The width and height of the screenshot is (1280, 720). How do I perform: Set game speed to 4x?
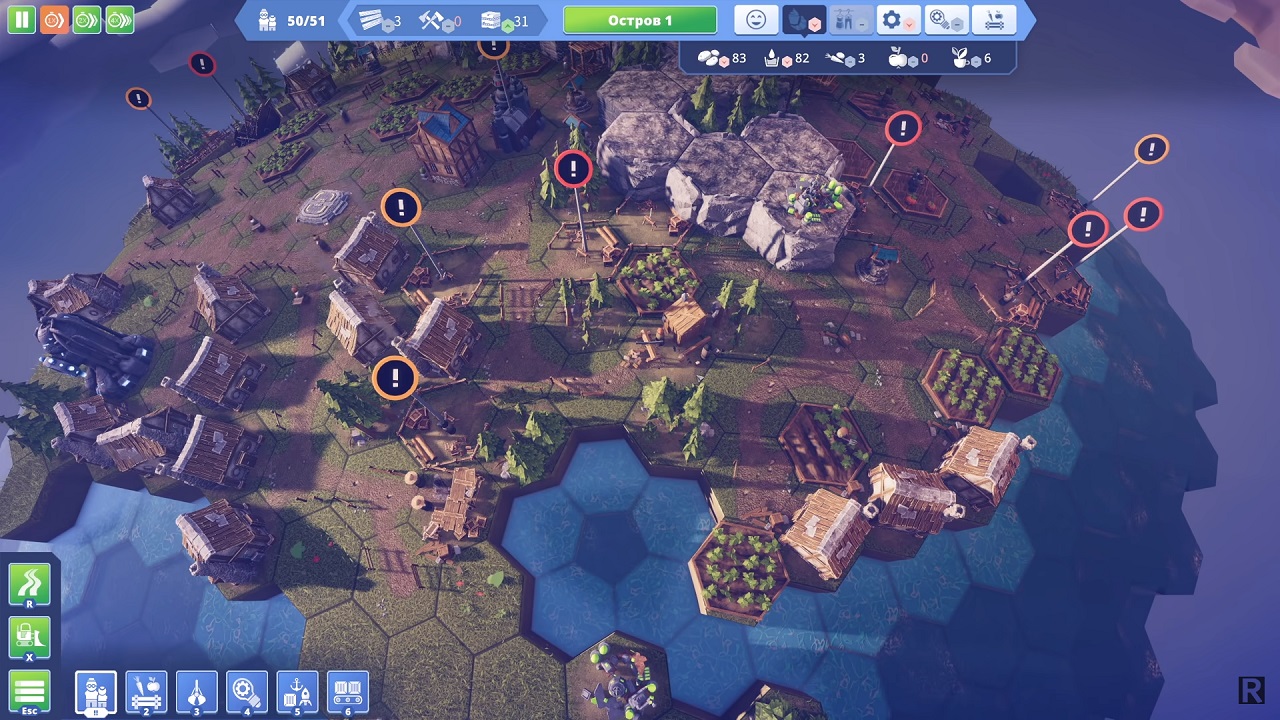pos(120,19)
